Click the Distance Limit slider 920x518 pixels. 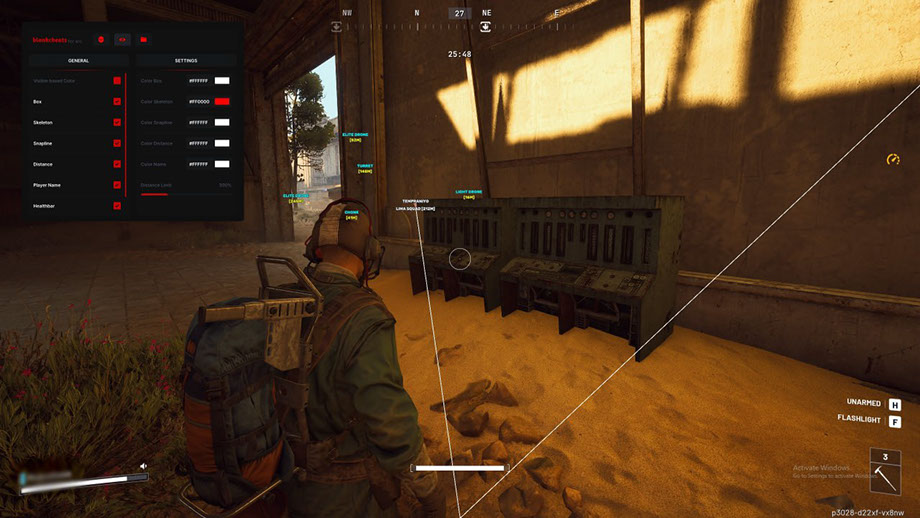185,194
